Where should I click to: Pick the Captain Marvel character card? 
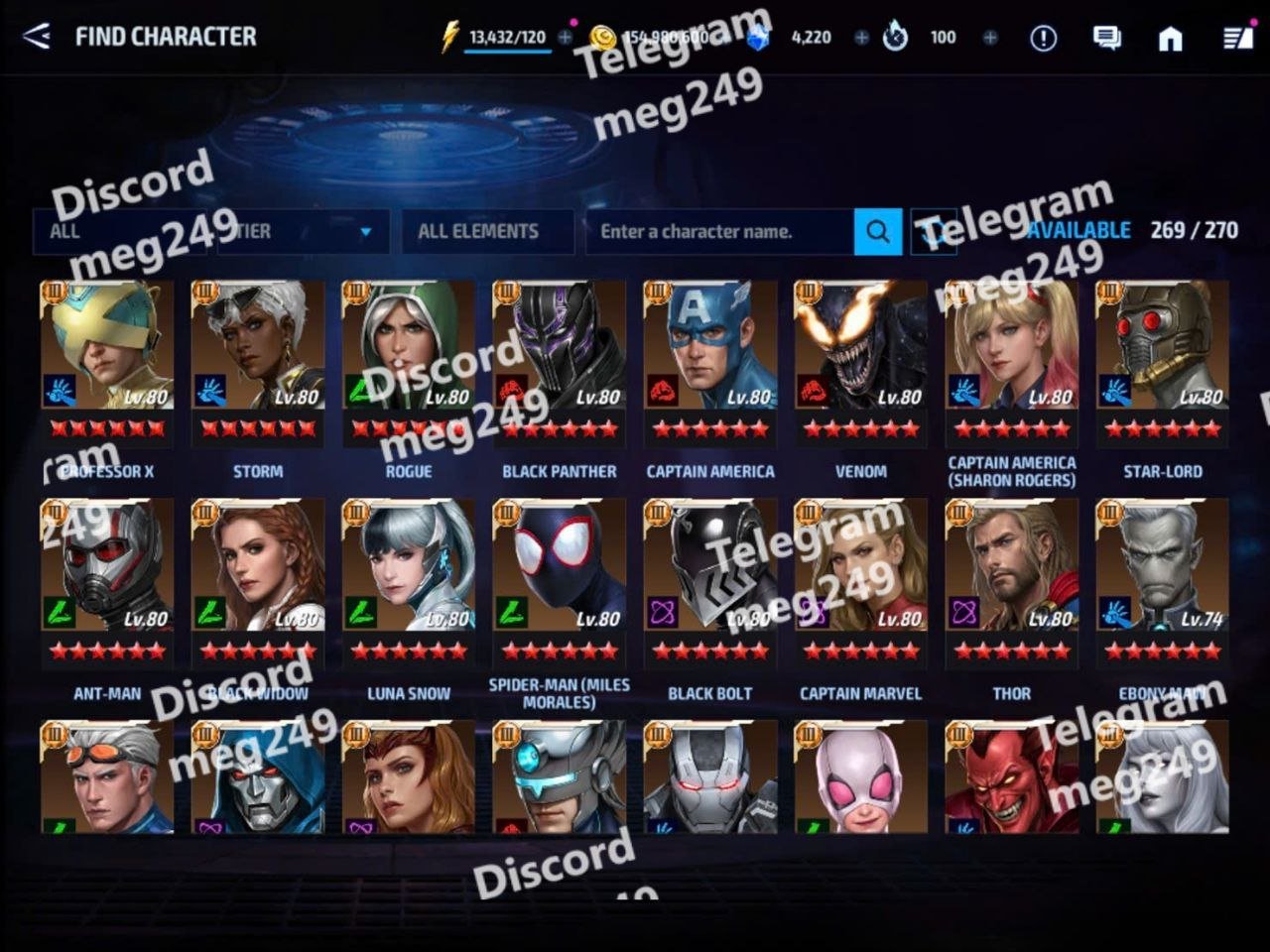point(861,583)
